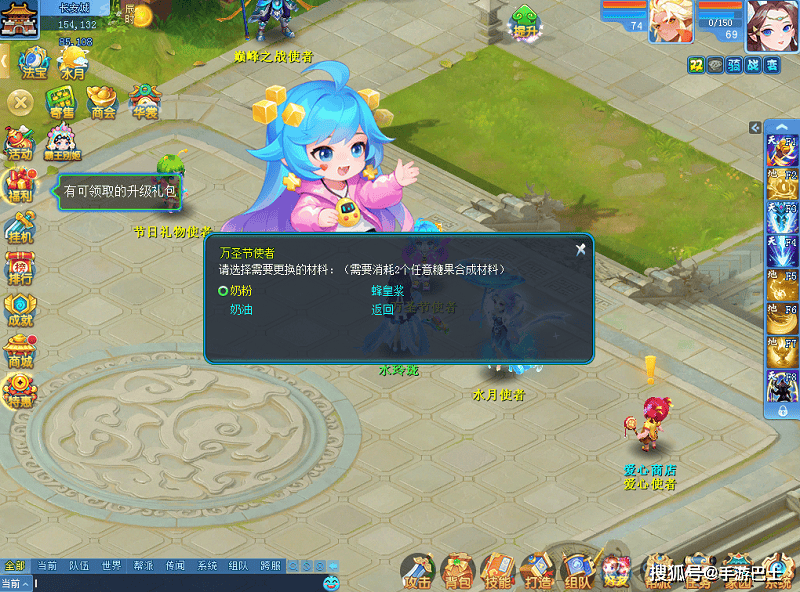Click the 提升 green upgrade icon
The image size is (800, 592).
(x=525, y=22)
